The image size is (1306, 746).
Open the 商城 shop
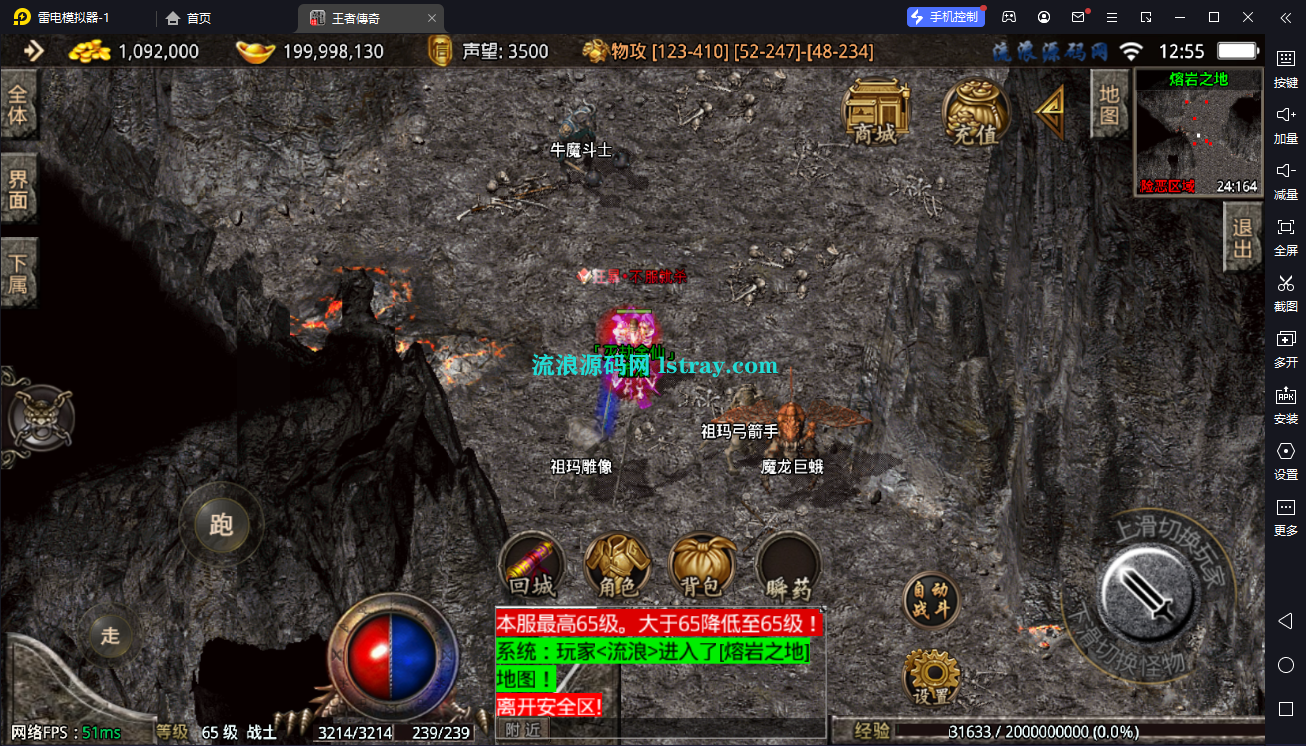coord(876,111)
